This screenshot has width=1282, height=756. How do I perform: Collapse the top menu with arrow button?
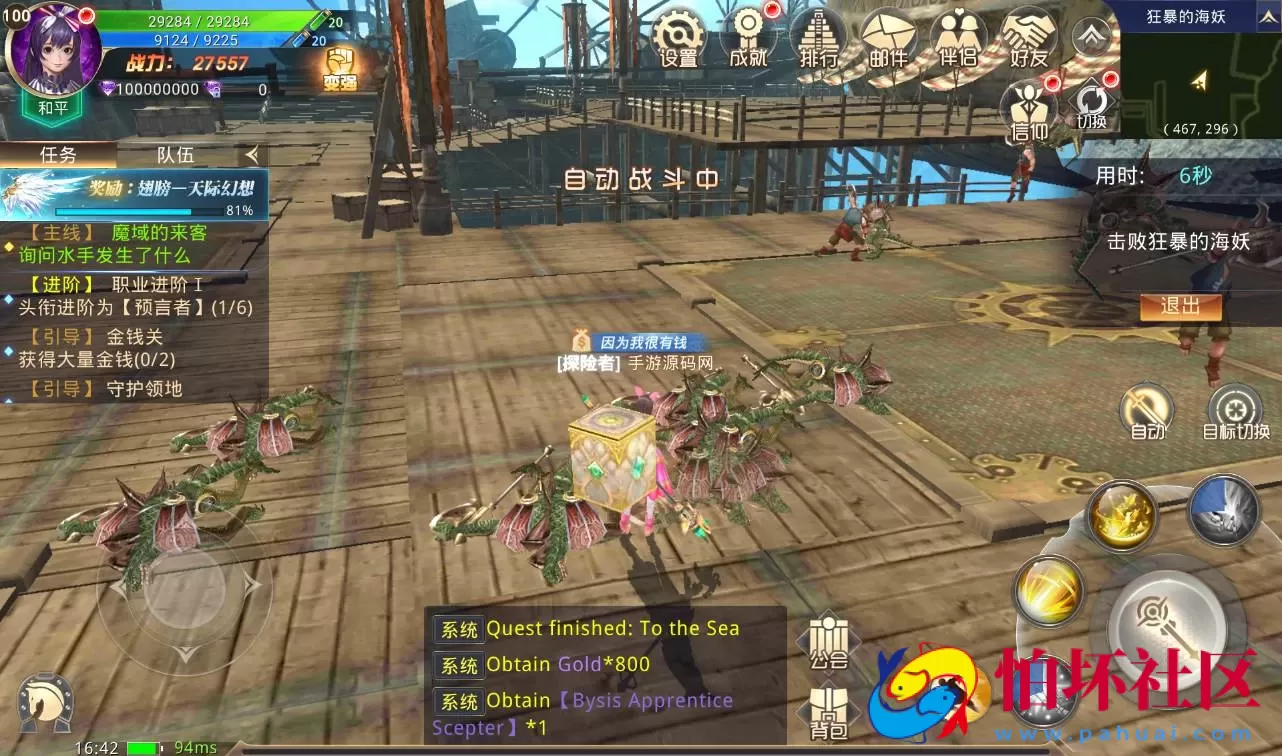point(1092,36)
